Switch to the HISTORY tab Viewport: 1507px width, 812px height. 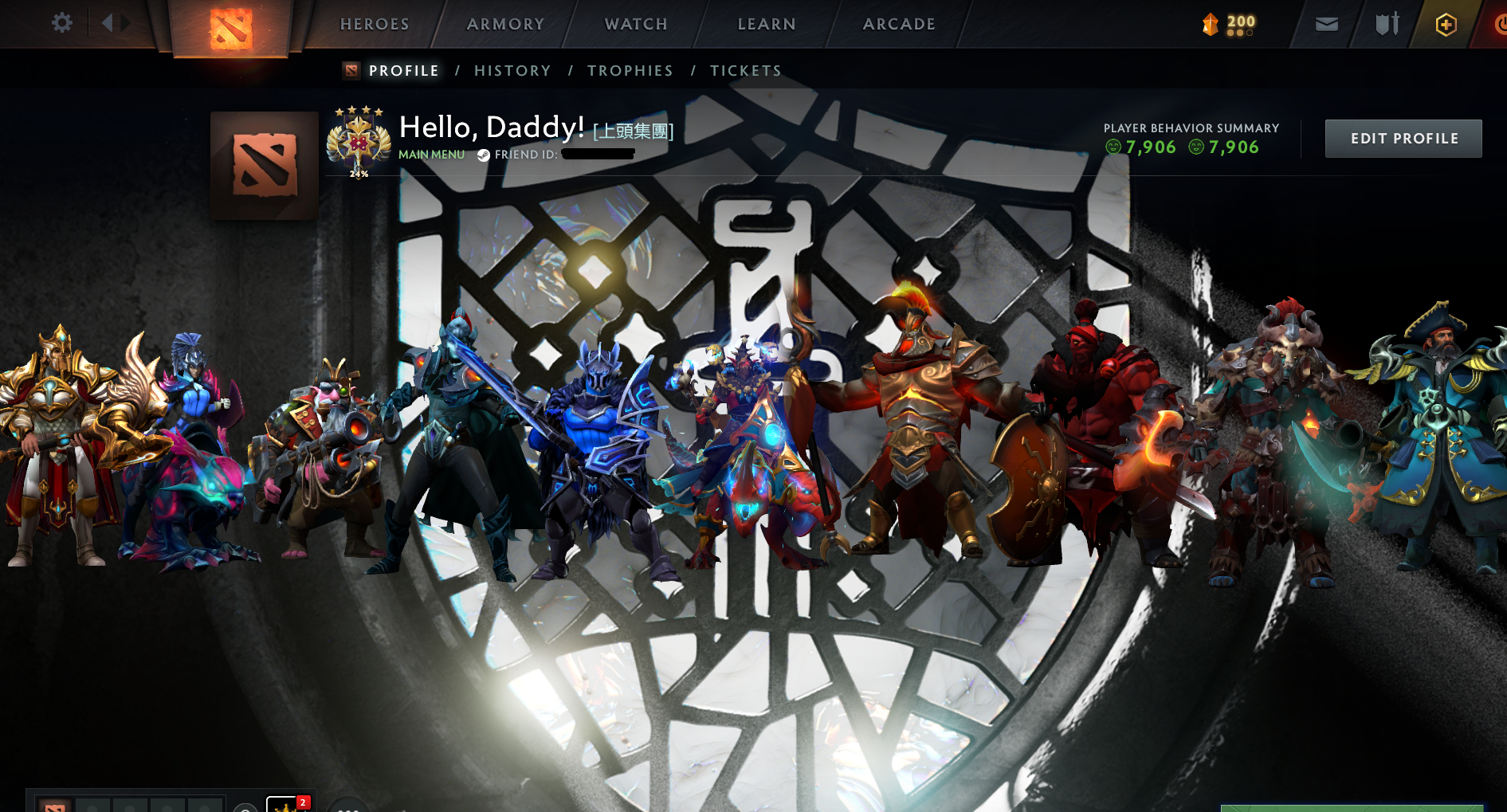(512, 70)
